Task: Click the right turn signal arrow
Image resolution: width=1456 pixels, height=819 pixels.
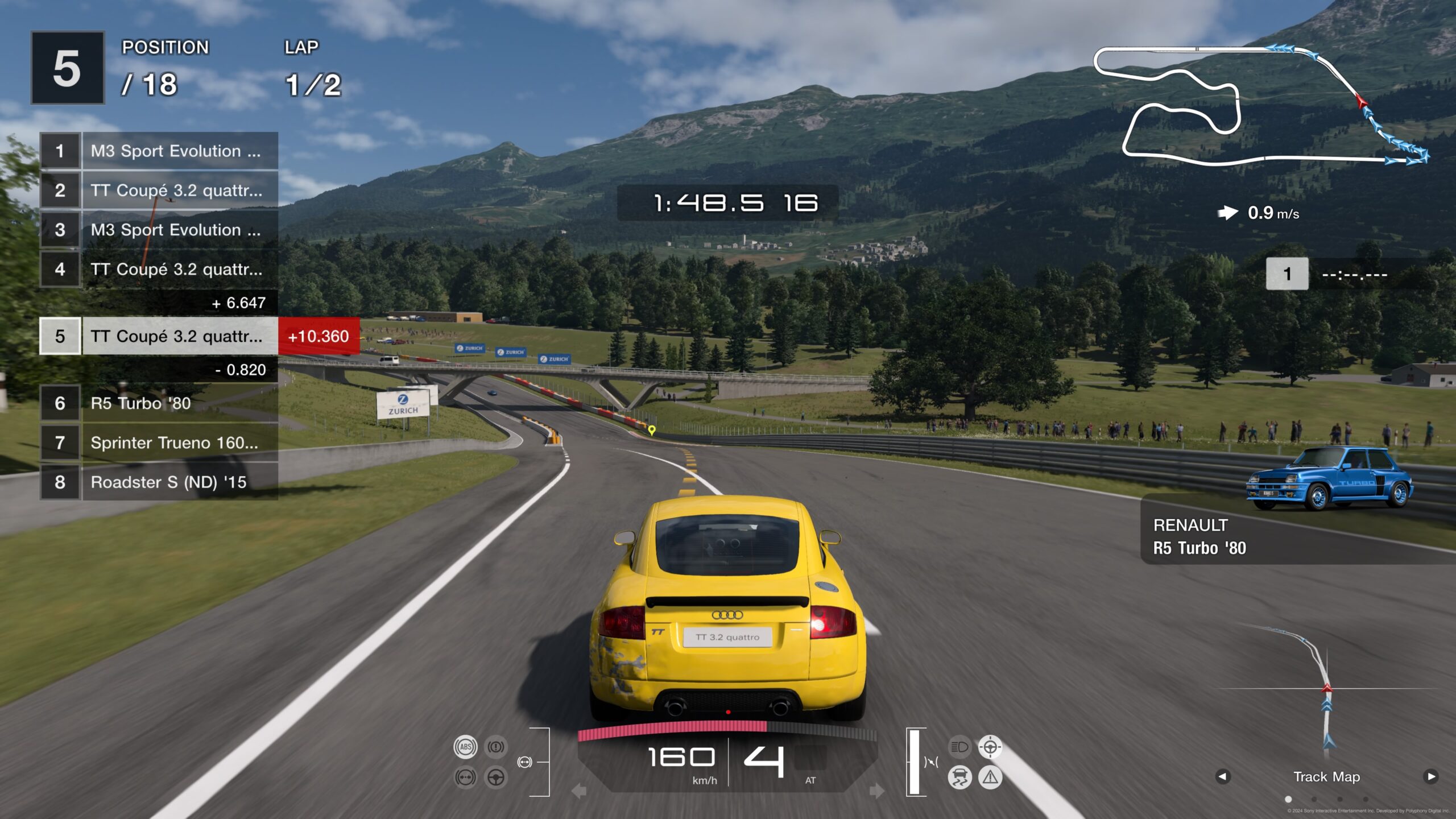Action: (876, 791)
